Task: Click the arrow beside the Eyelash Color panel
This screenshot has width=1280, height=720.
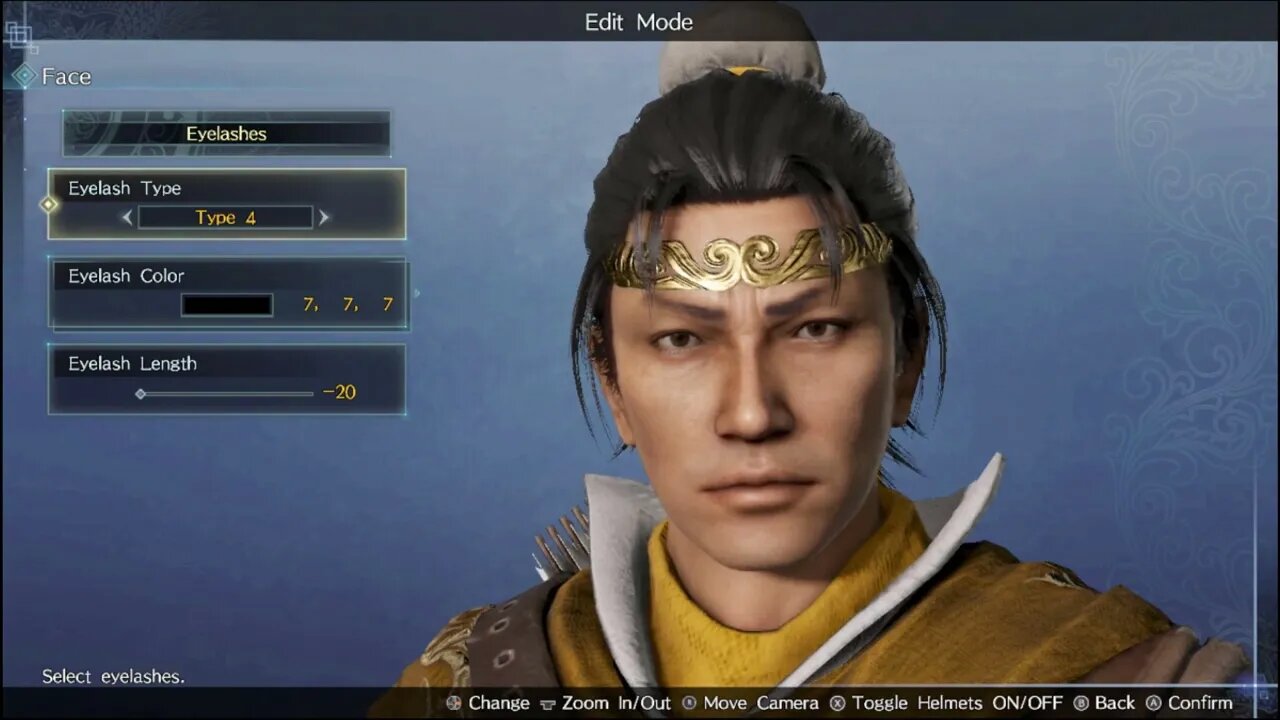Action: pyautogui.click(x=416, y=294)
